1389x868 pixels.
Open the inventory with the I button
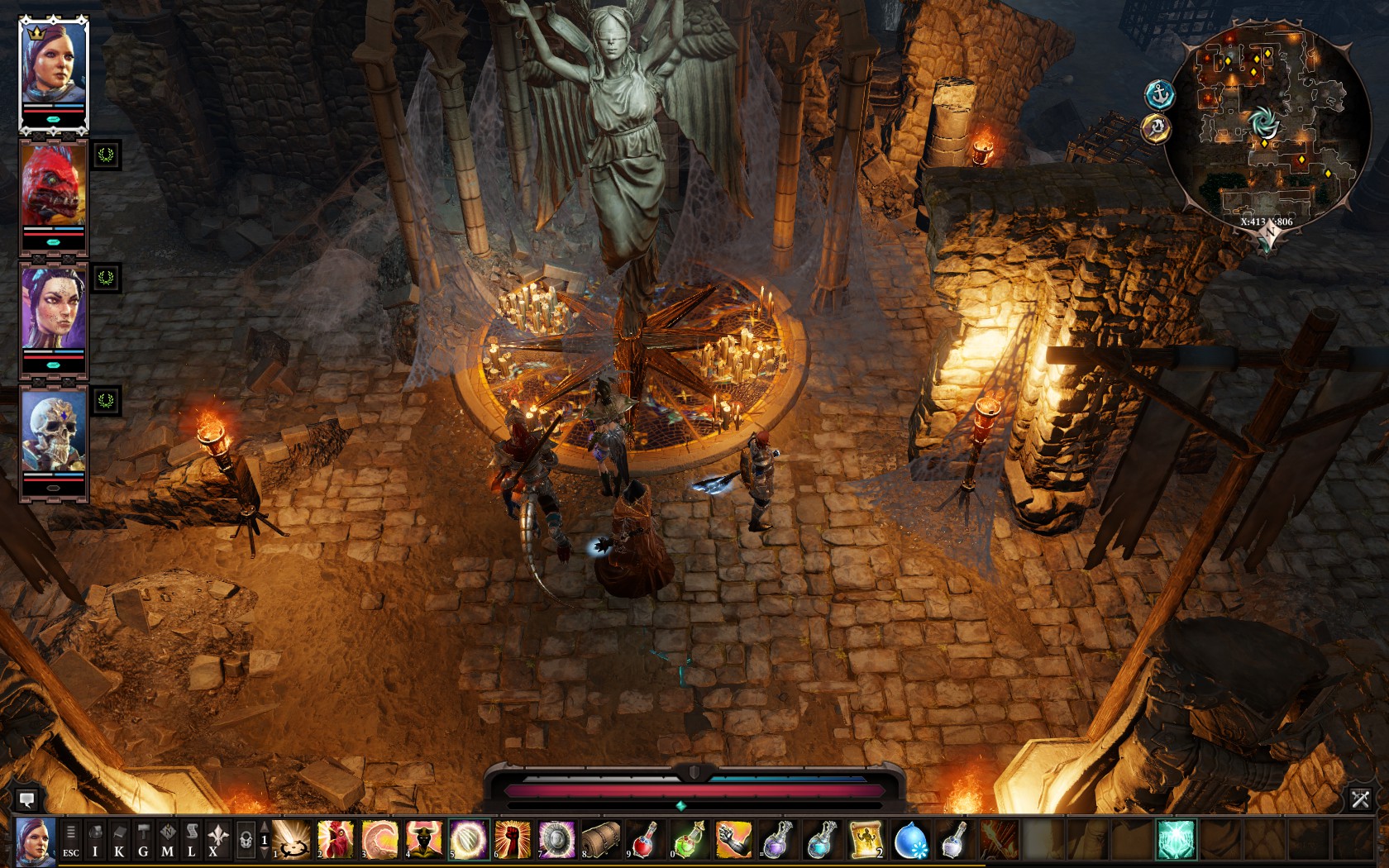95,840
